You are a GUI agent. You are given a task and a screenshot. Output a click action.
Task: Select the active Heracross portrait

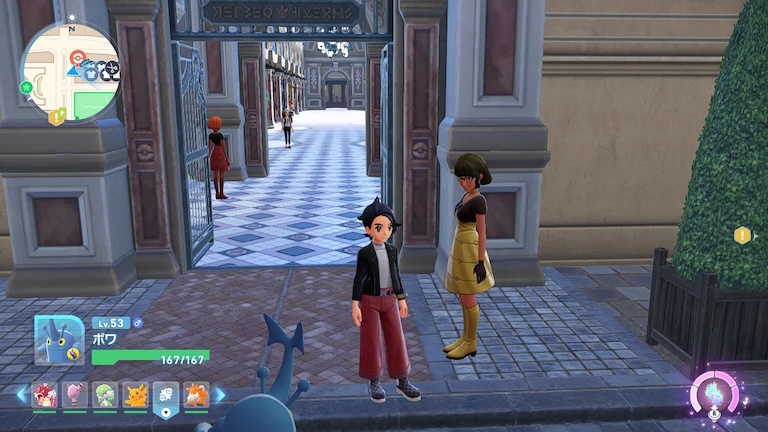pos(58,340)
